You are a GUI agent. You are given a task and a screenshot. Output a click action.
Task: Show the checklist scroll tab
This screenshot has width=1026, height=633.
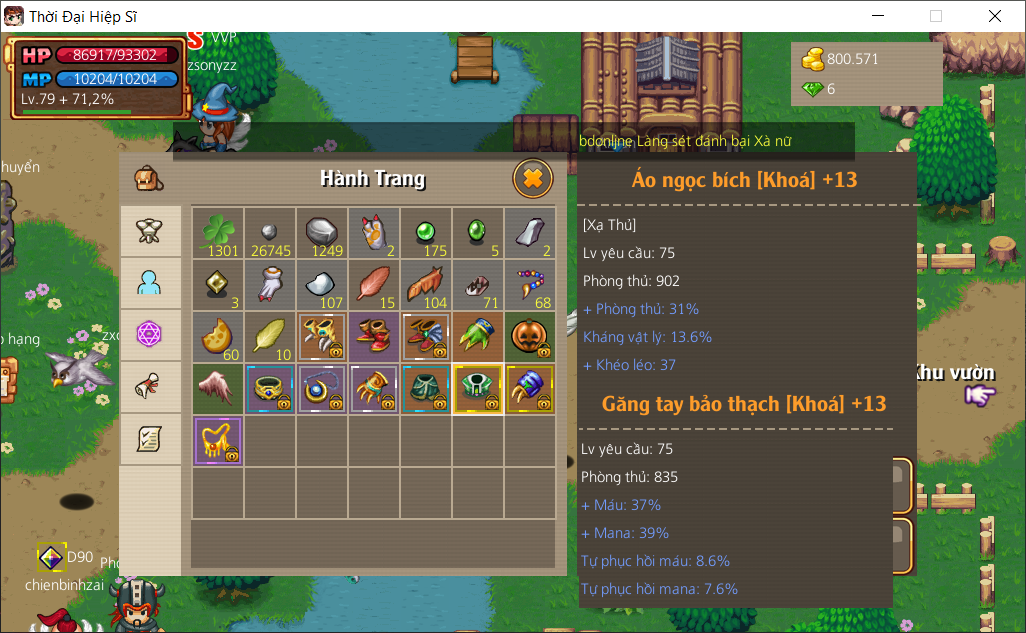[150, 438]
